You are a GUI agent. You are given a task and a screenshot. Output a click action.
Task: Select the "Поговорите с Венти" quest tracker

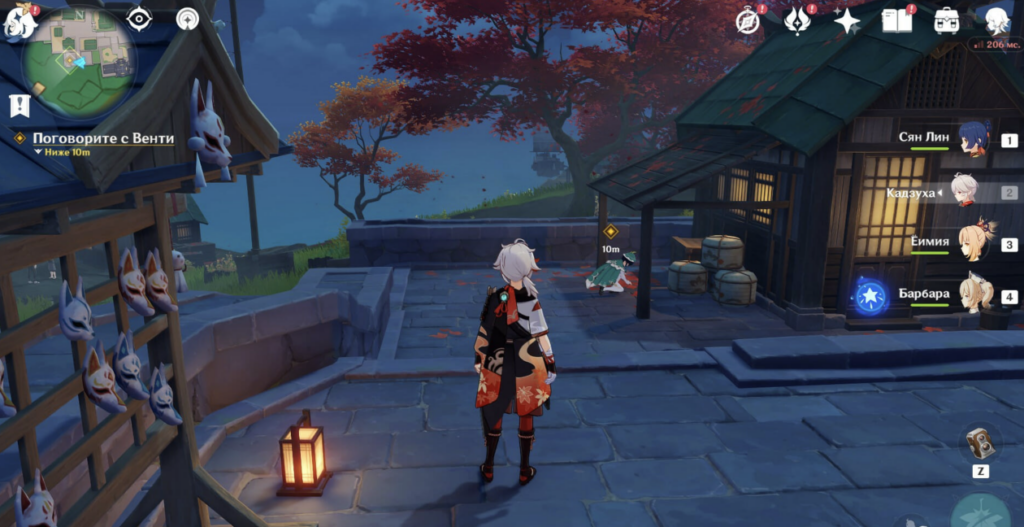(x=102, y=138)
